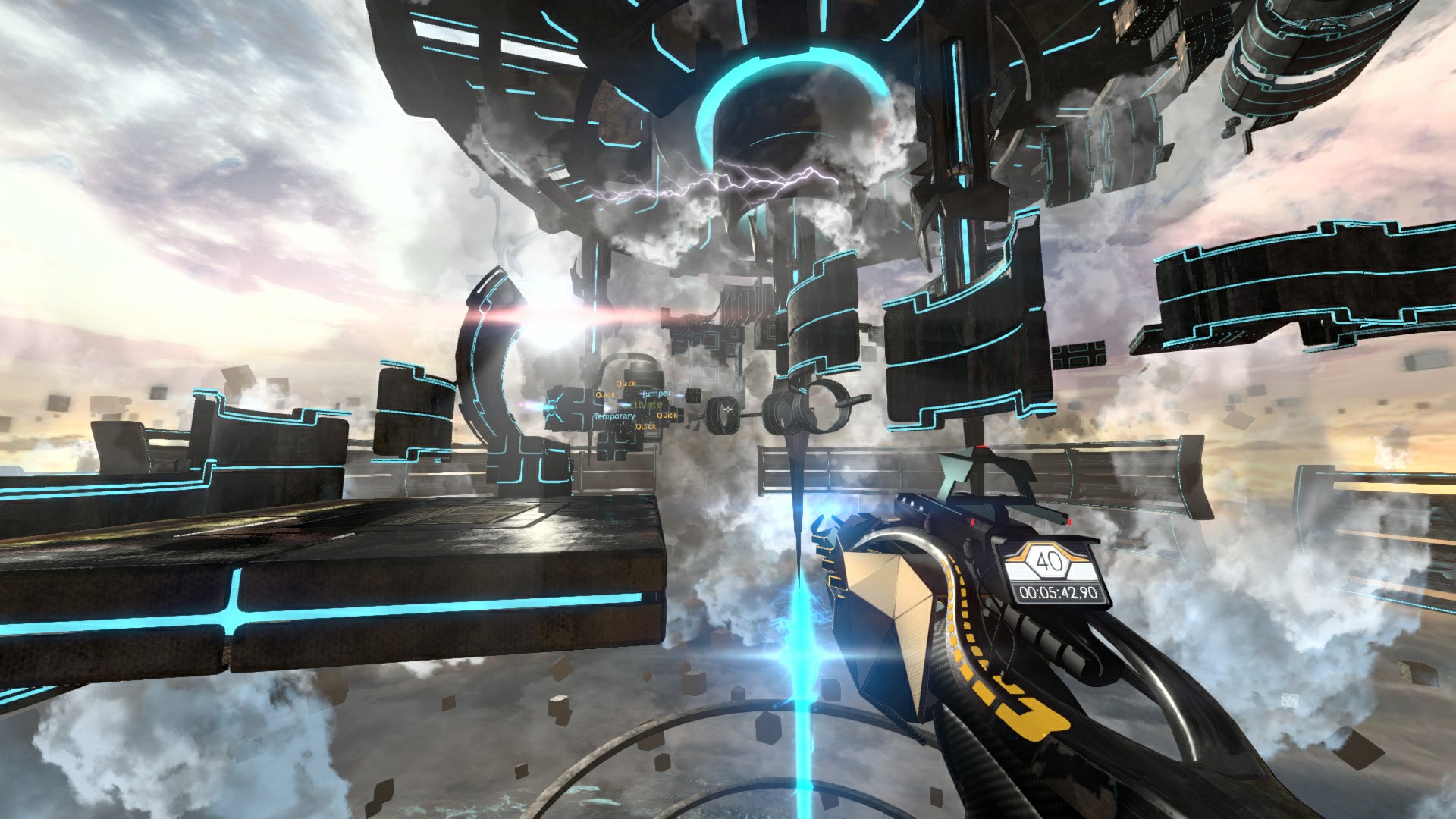Select the Jumper label in cyan text
Screen dimensions: 1456x819
coord(657,394)
